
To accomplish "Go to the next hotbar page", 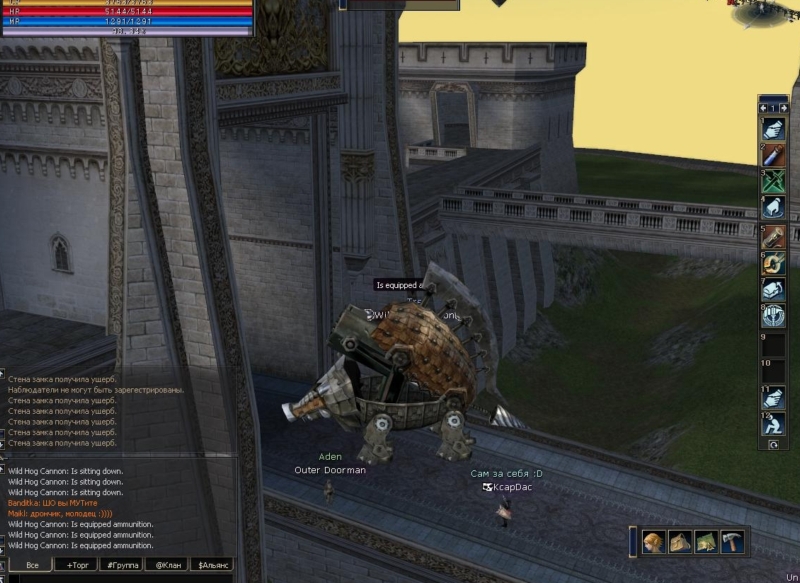I will point(783,108).
